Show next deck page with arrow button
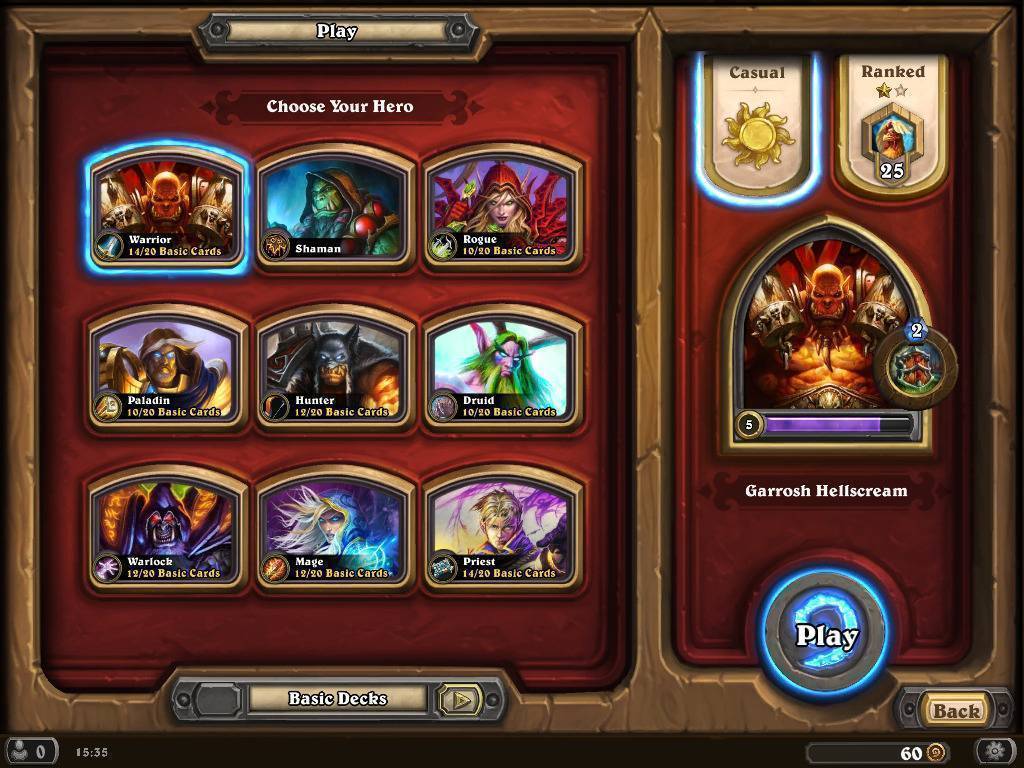 [x=461, y=700]
